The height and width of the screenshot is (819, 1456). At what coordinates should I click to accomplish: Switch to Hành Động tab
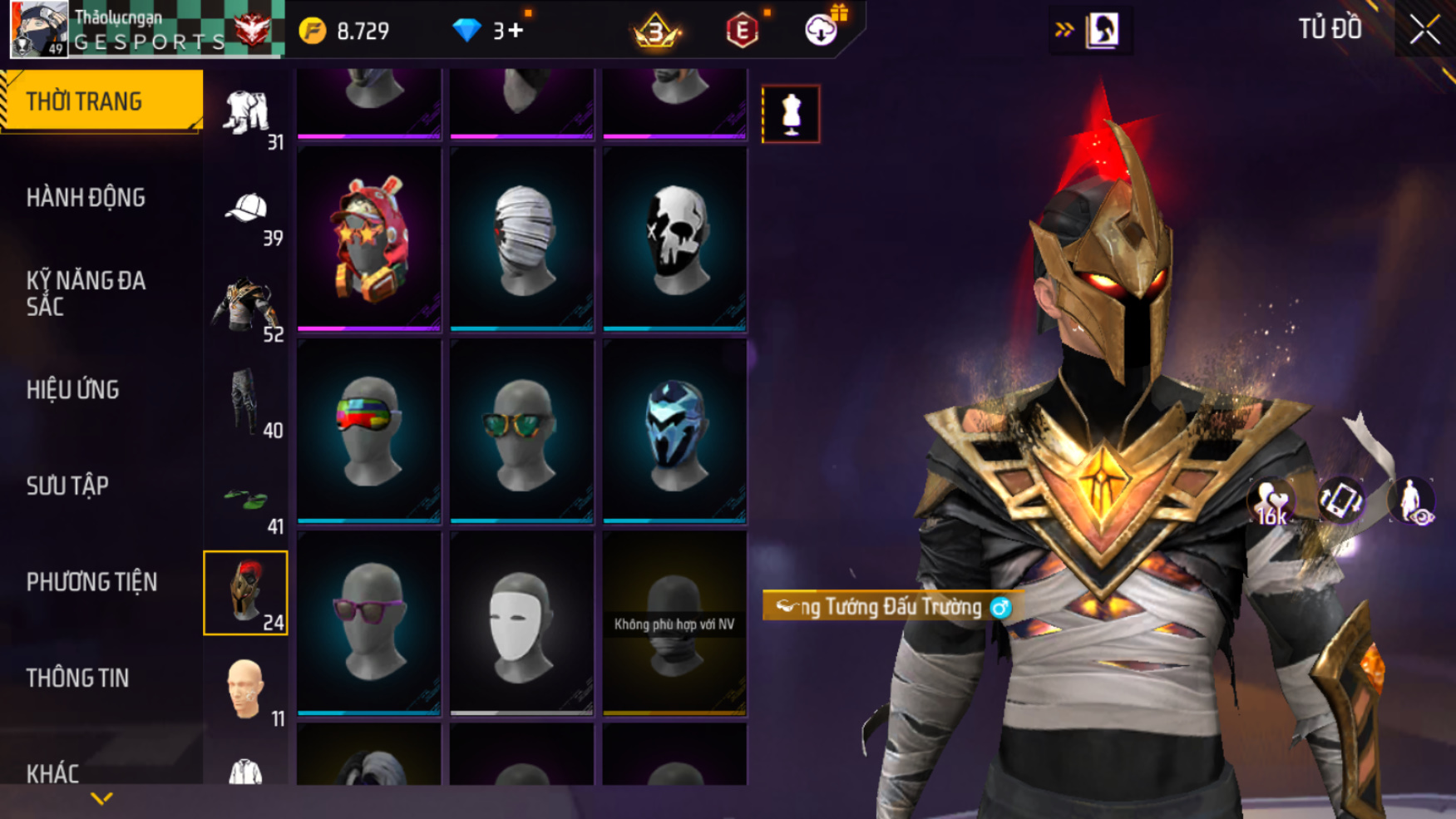click(86, 198)
